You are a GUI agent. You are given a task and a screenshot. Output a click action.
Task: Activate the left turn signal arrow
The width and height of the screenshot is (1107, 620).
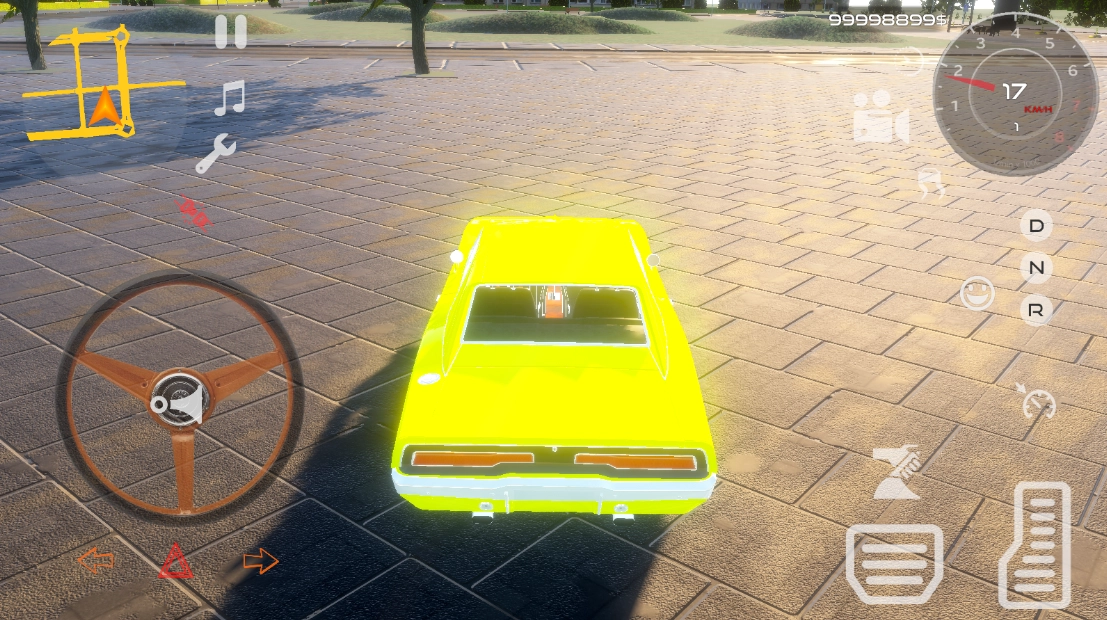[96, 561]
